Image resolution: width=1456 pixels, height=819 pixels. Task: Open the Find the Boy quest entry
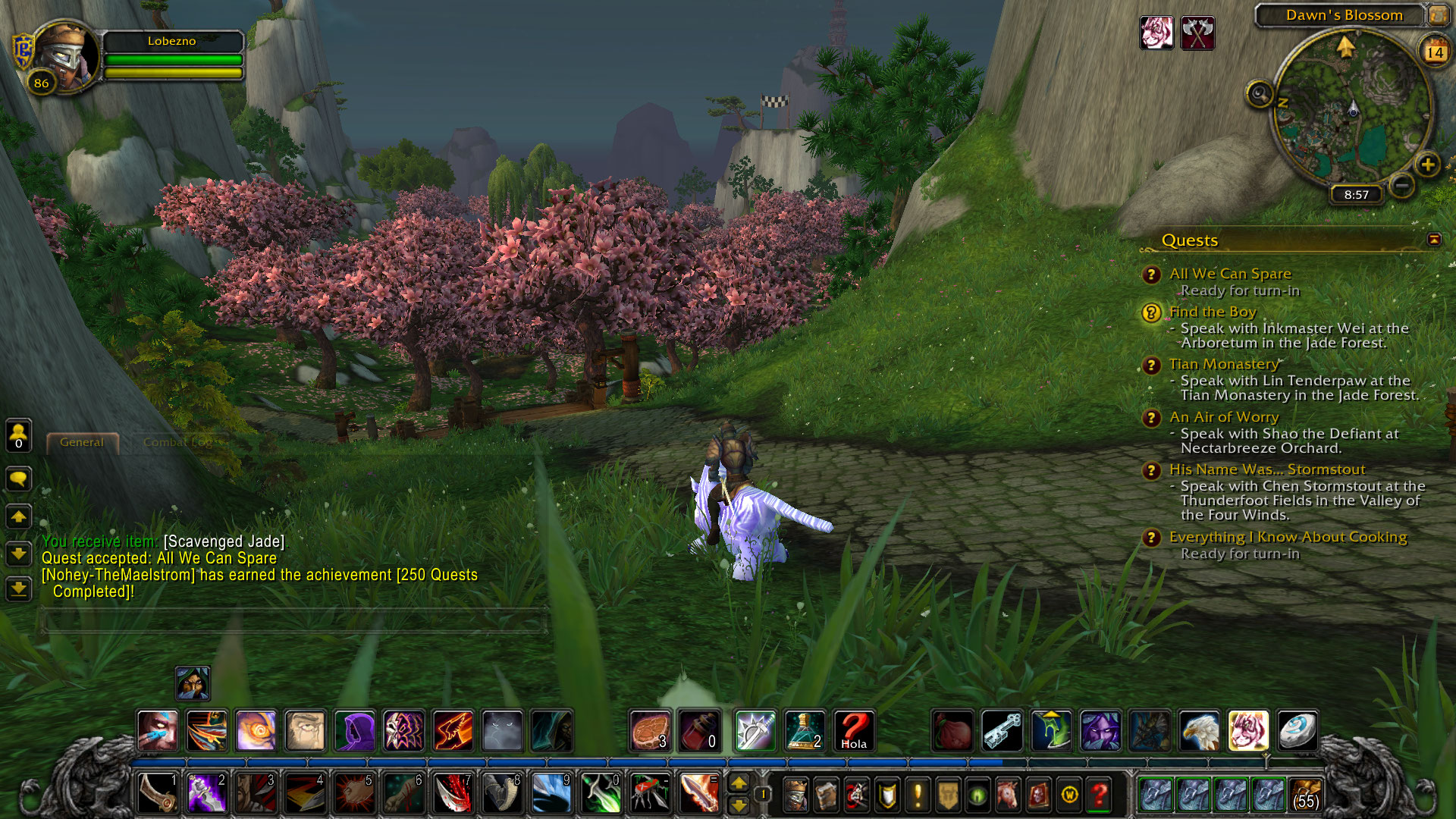(1212, 312)
